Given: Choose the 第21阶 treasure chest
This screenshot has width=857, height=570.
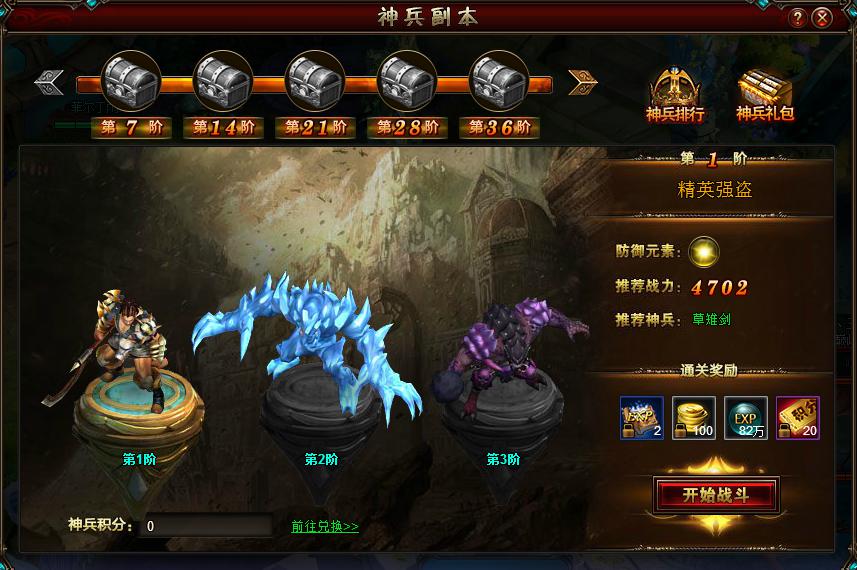Looking at the screenshot, I should (315, 78).
